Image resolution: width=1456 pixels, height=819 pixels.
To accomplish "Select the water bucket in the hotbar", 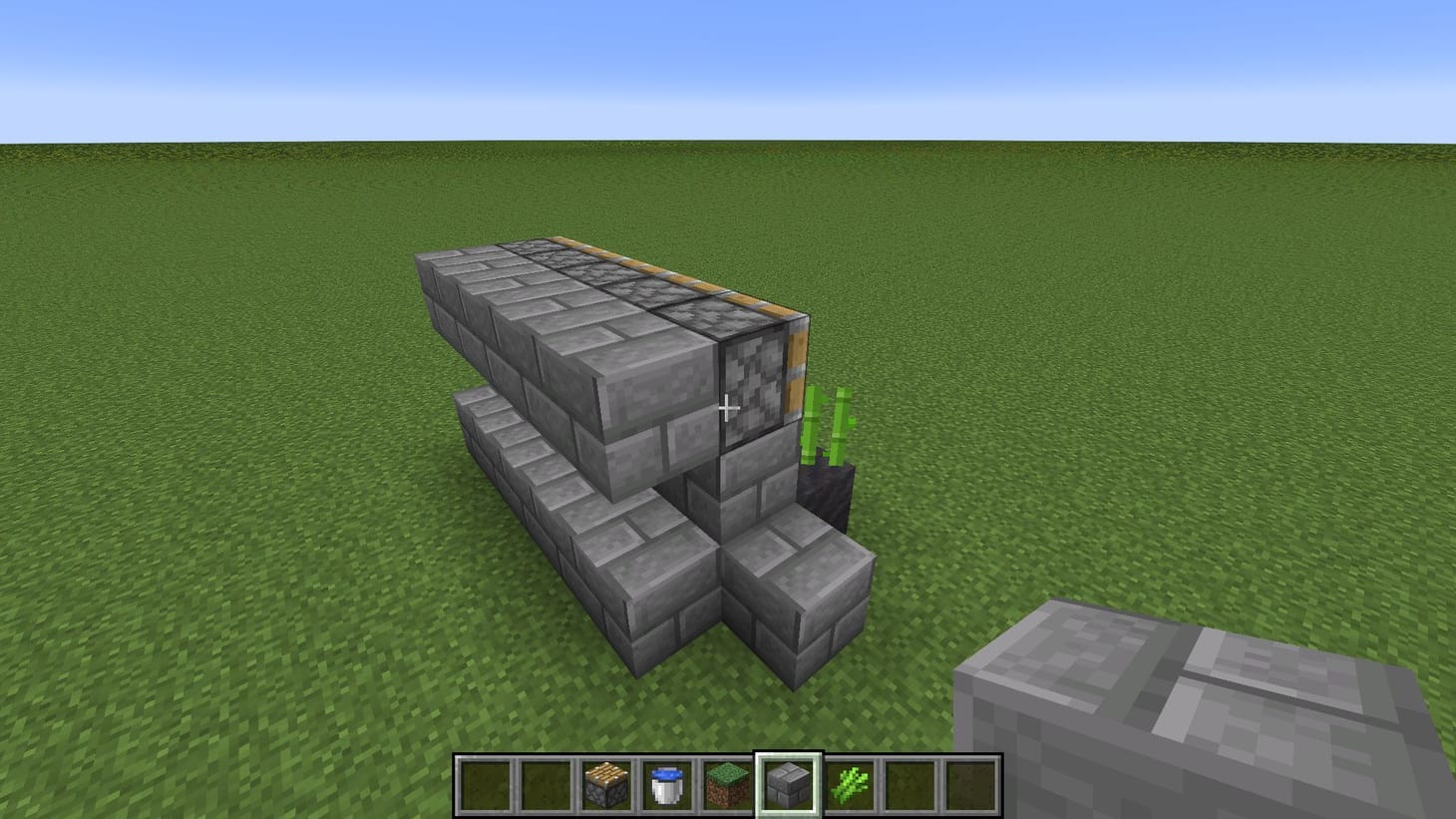I will (x=666, y=788).
